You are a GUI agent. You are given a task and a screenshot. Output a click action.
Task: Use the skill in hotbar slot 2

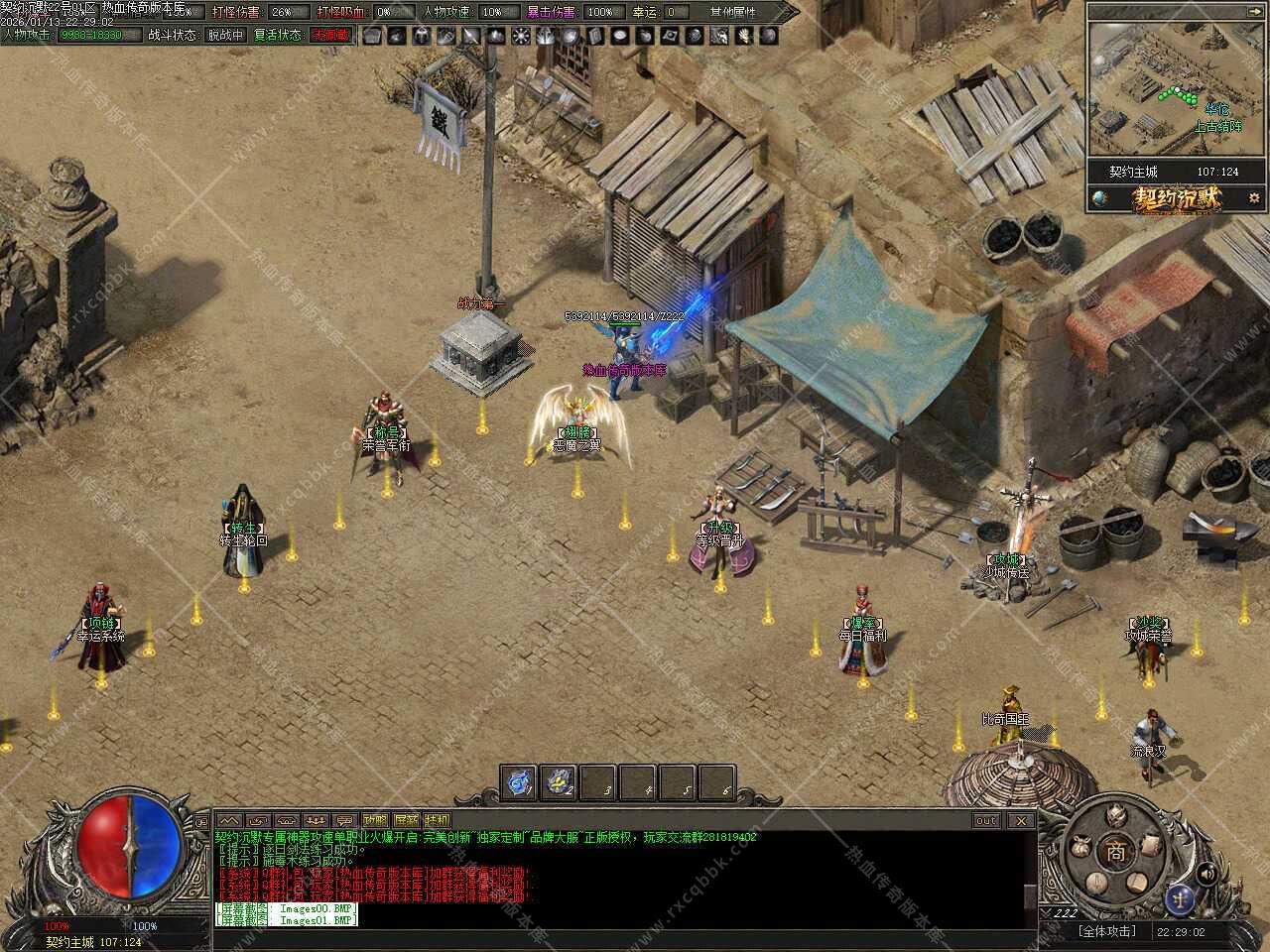click(559, 782)
